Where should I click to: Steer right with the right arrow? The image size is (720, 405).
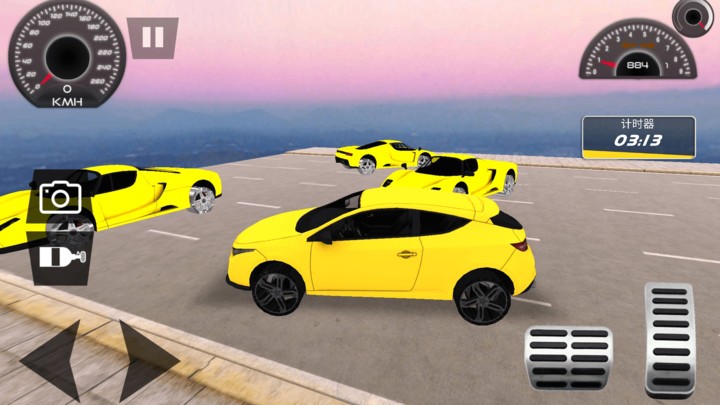147,360
